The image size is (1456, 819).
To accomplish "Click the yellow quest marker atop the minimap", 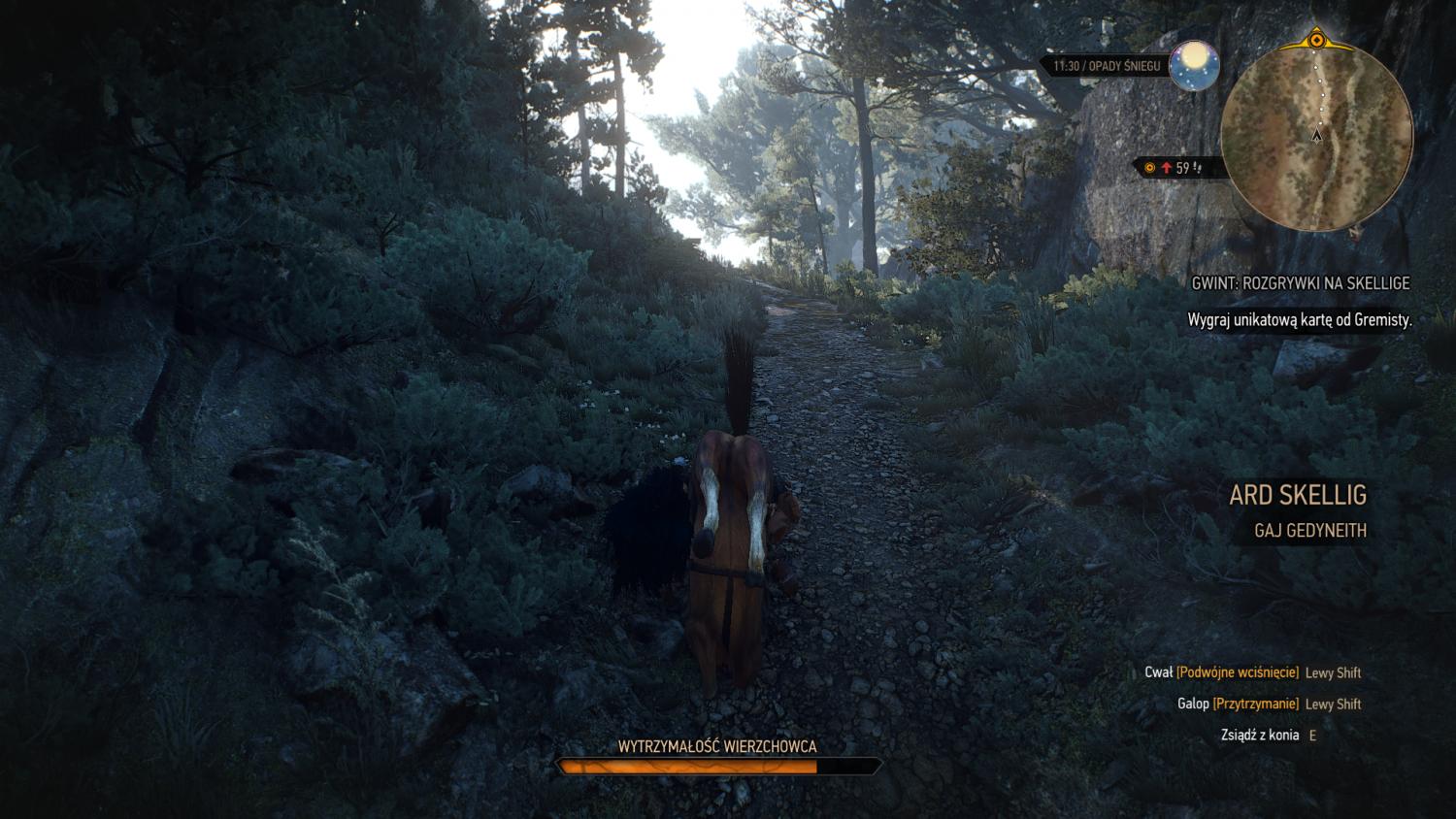I will point(1316,40).
